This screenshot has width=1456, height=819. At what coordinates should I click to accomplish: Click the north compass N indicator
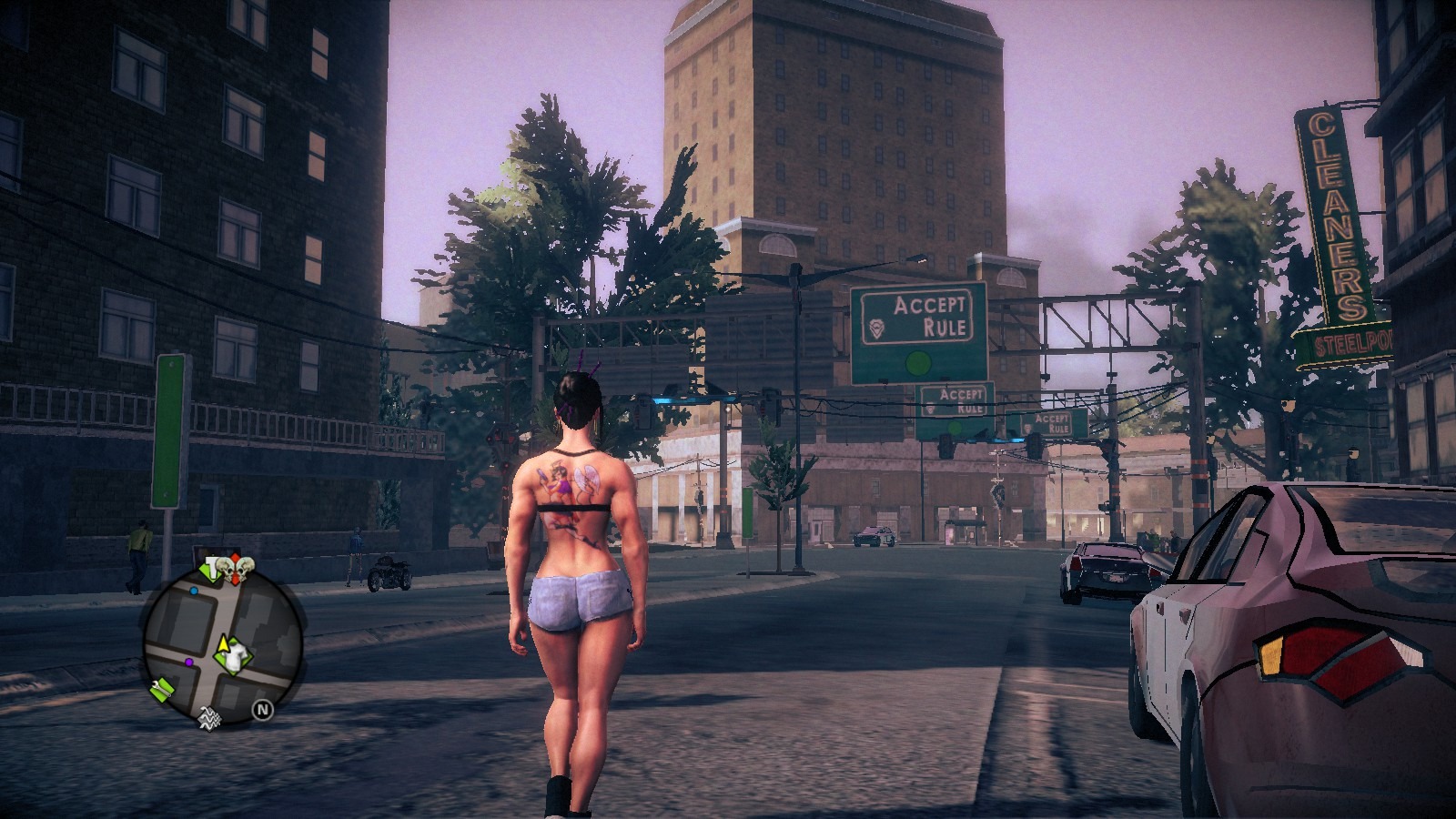262,709
